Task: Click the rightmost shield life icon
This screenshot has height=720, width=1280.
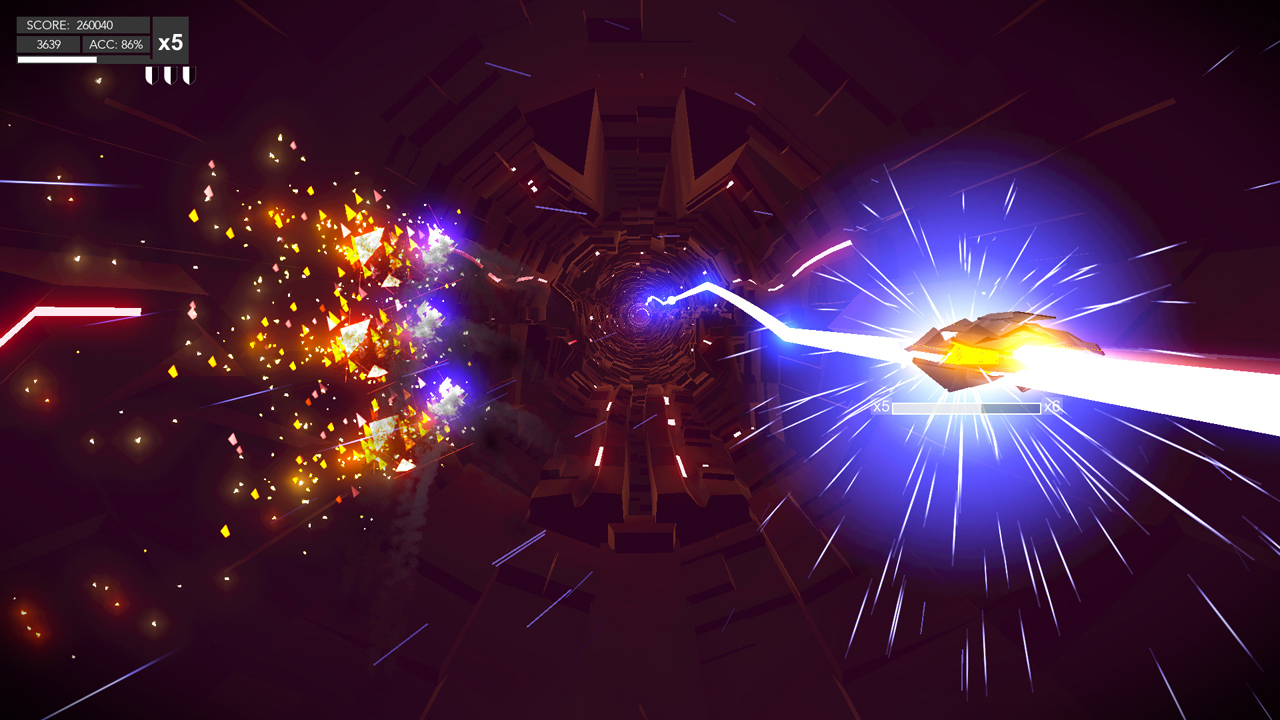Action: [x=189, y=75]
